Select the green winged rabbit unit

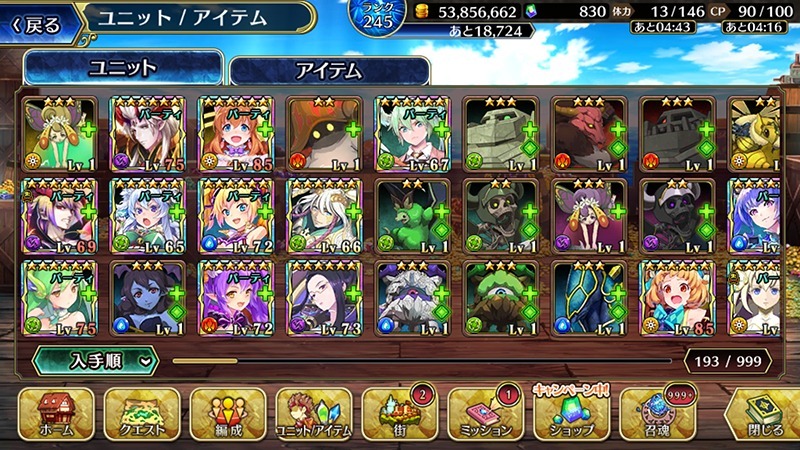tap(413, 217)
